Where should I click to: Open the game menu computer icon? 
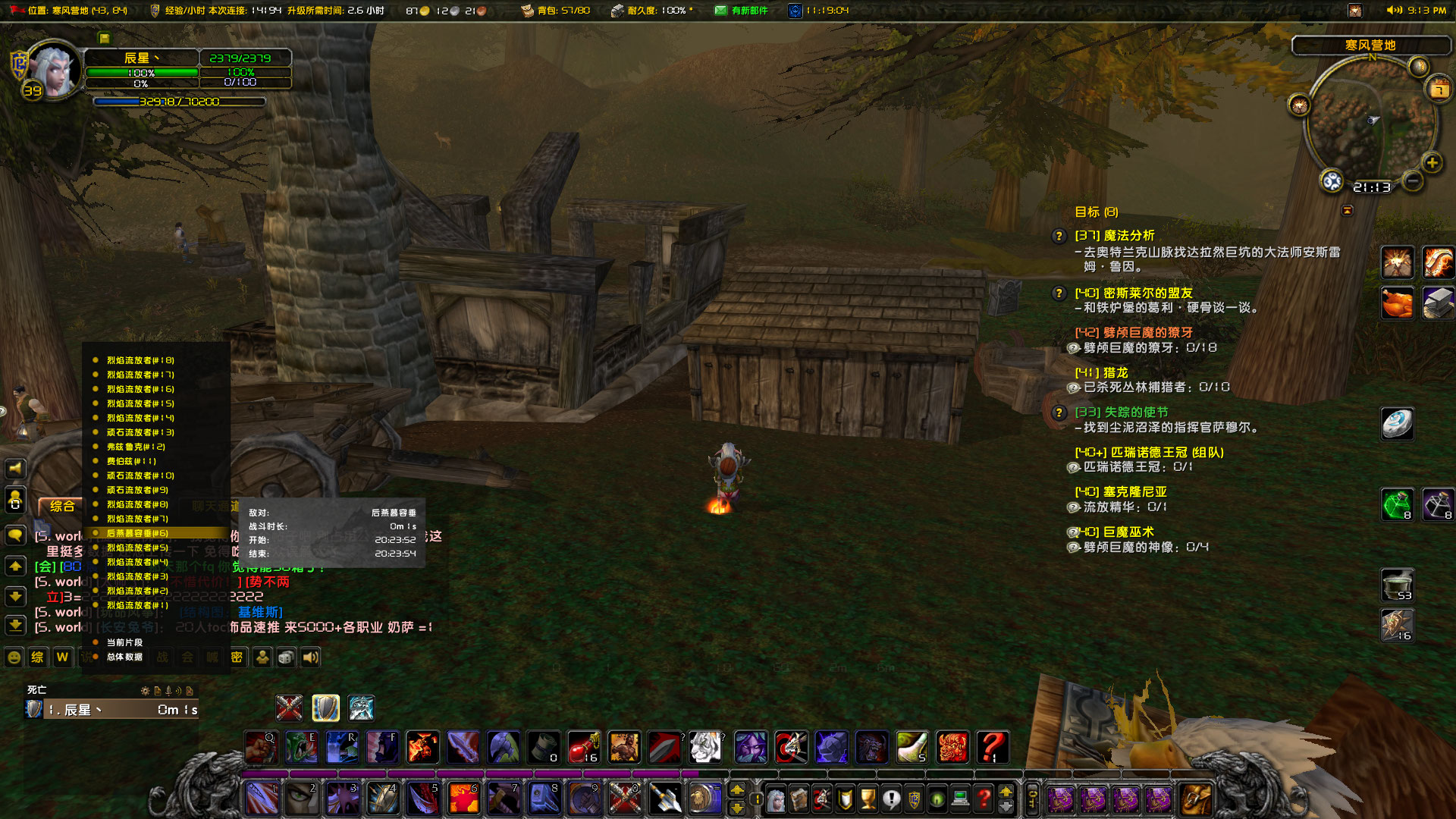click(959, 799)
